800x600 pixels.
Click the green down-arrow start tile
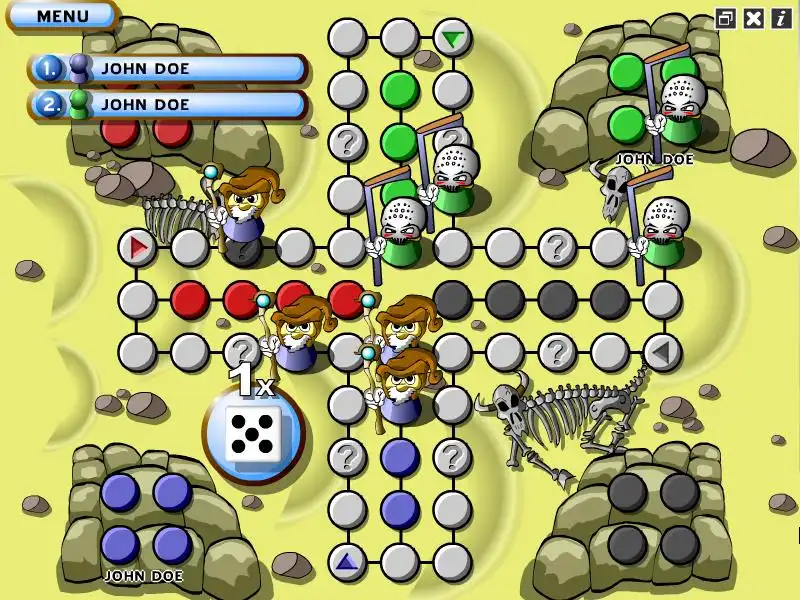(453, 38)
